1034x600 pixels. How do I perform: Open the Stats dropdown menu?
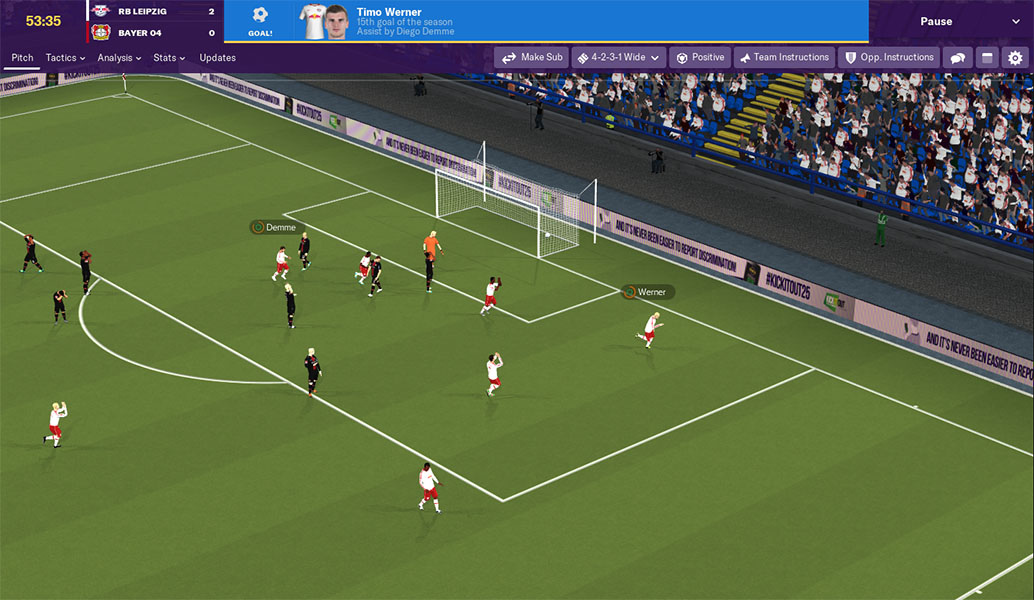tap(169, 58)
